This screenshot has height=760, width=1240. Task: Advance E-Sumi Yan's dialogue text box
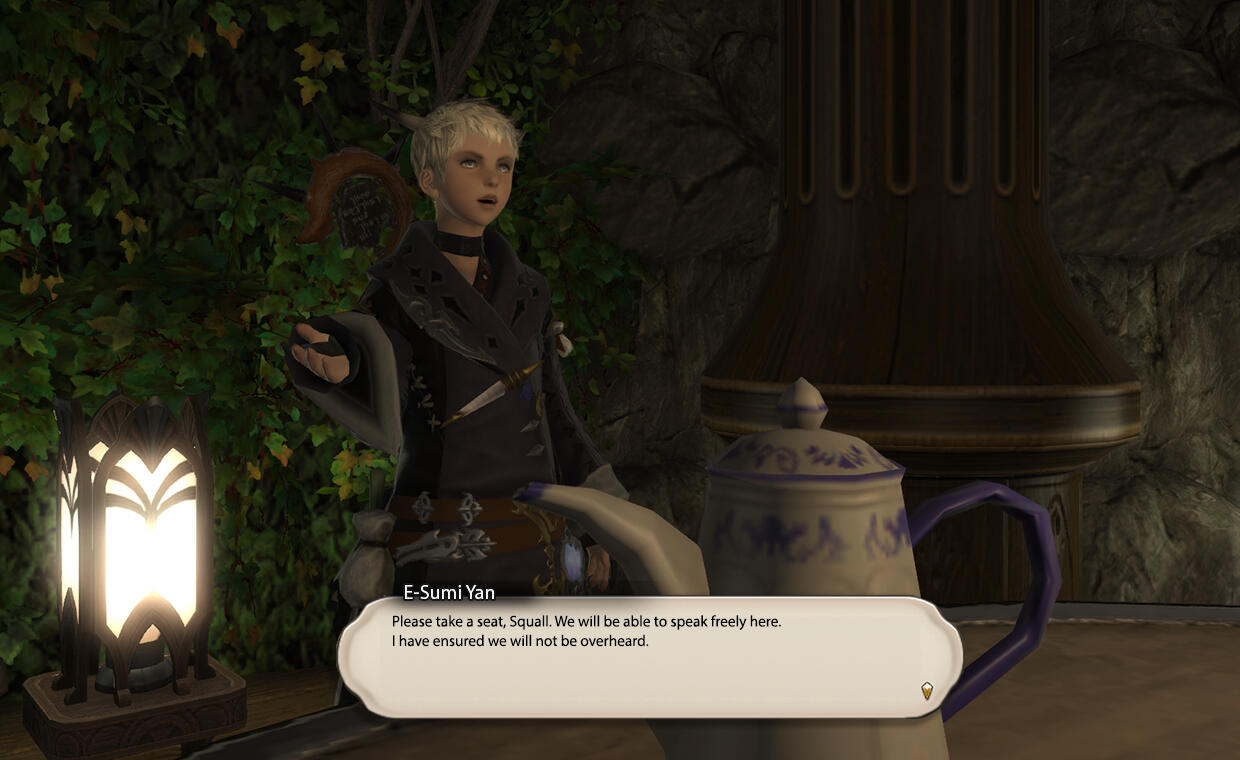[648, 658]
